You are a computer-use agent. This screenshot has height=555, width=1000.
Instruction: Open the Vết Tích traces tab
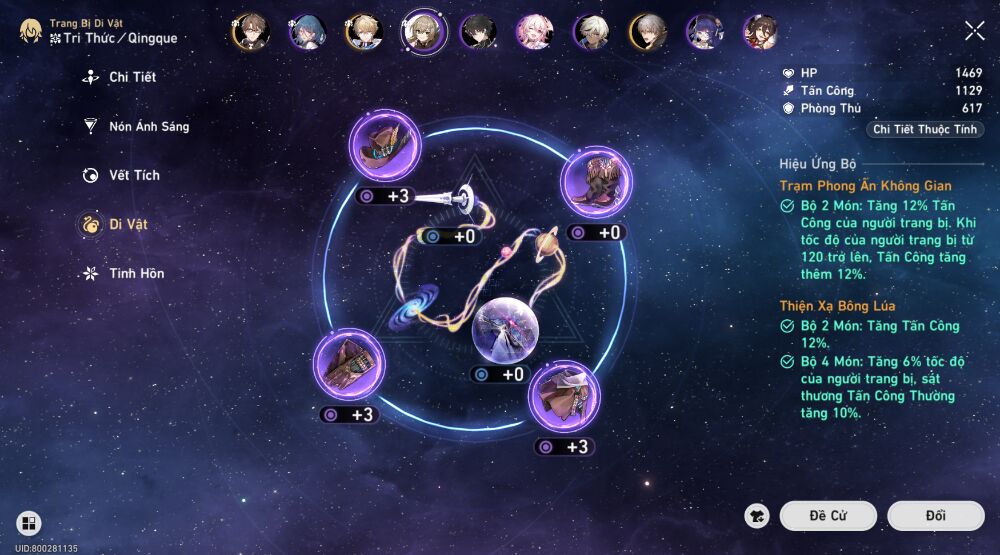[133, 175]
